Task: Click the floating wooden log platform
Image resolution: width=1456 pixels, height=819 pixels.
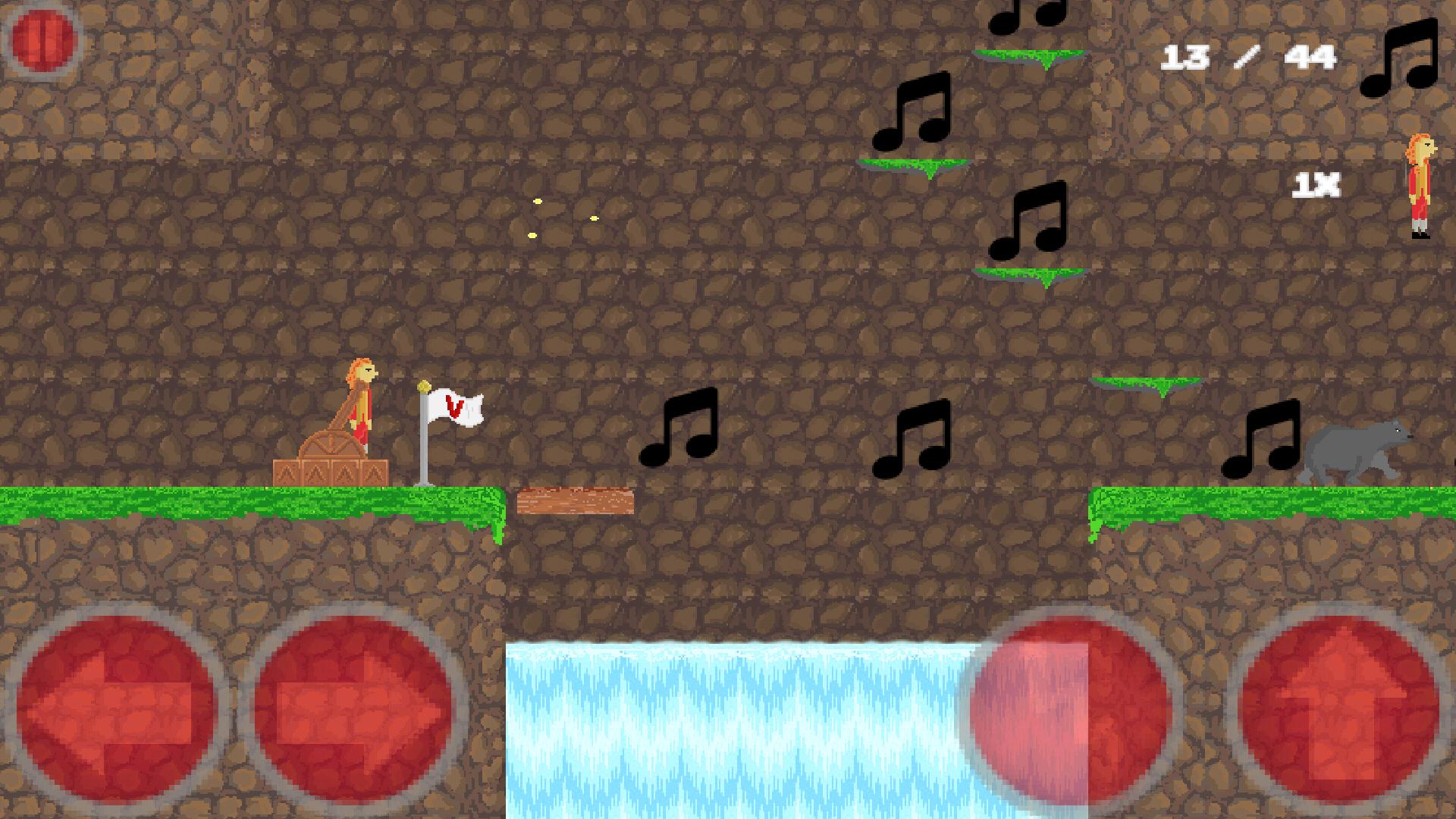Action: coord(574,500)
